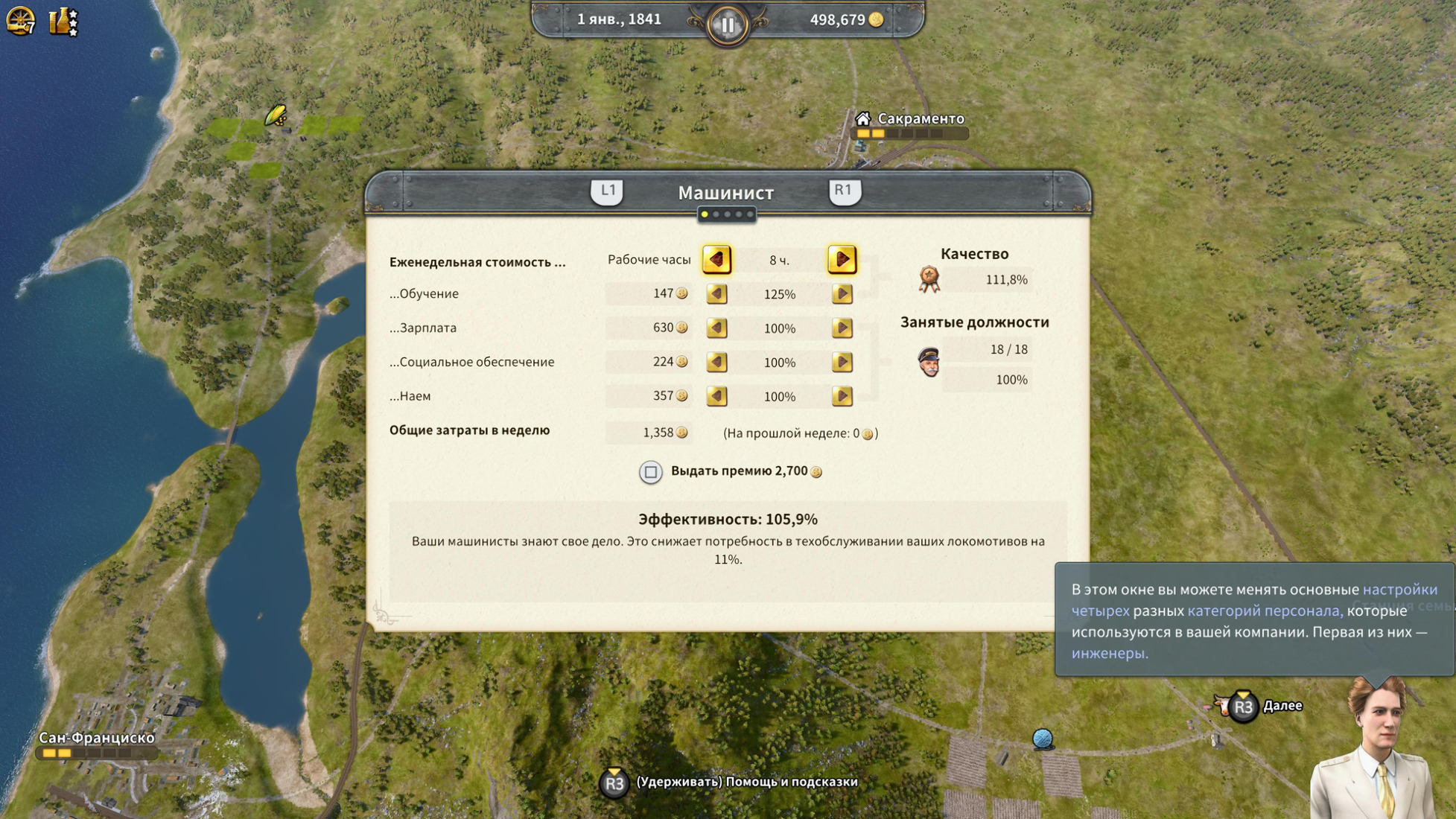
Task: Reduce the Зарплата salary percentage
Action: pyautogui.click(x=716, y=328)
